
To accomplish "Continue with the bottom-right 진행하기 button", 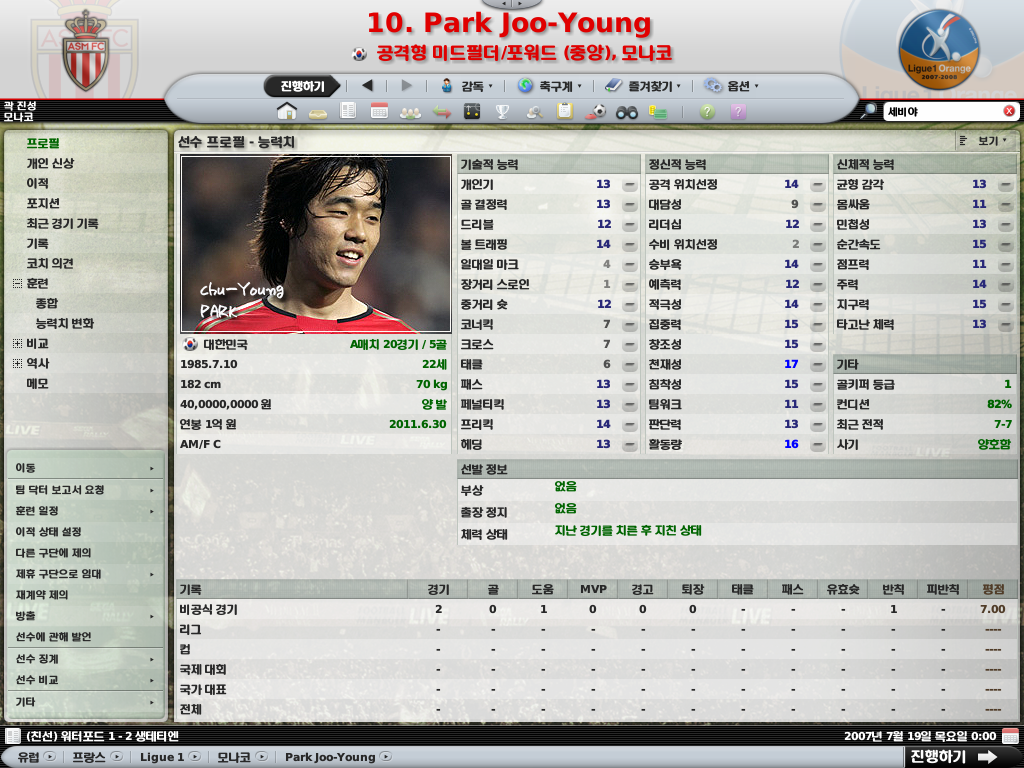I will click(x=952, y=757).
